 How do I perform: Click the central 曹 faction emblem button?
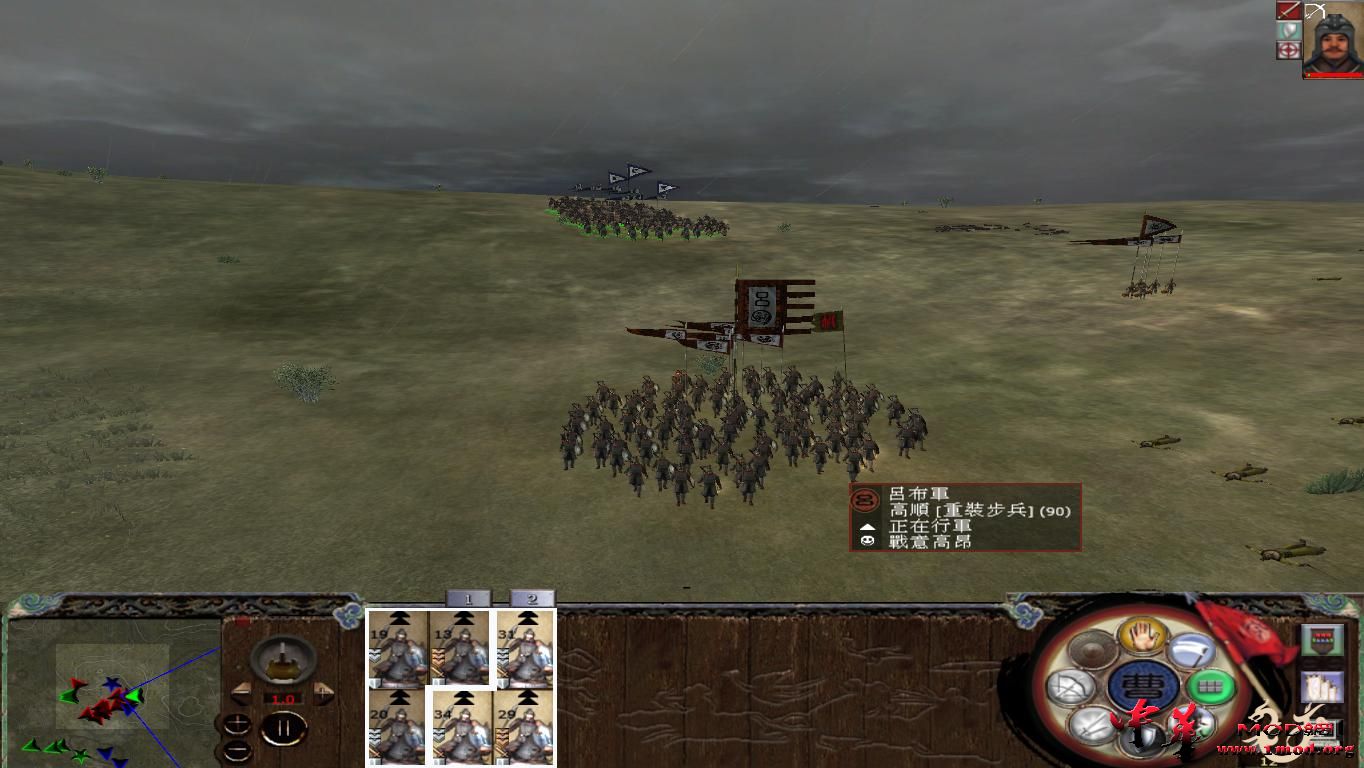[1144, 686]
